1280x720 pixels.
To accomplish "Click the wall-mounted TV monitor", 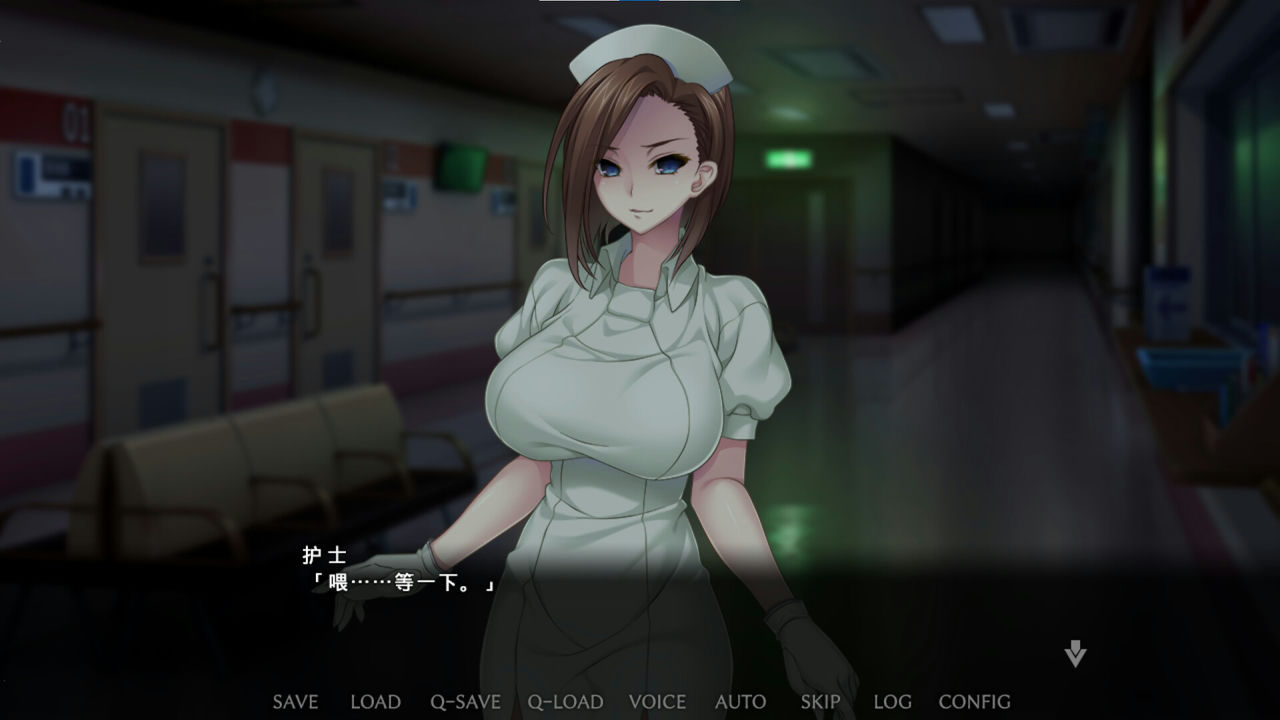I will [462, 166].
